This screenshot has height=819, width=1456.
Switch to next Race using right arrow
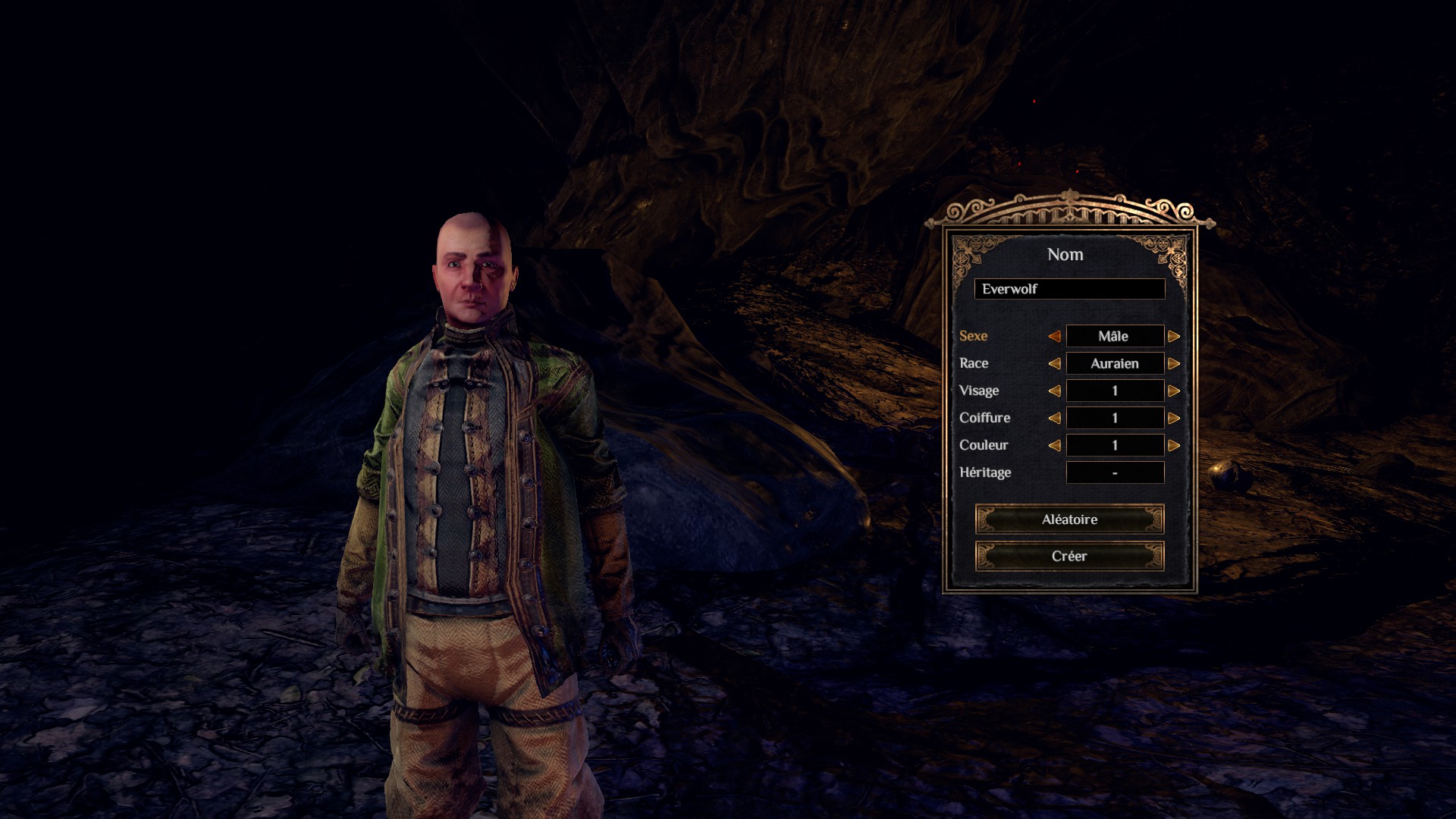(x=1174, y=363)
